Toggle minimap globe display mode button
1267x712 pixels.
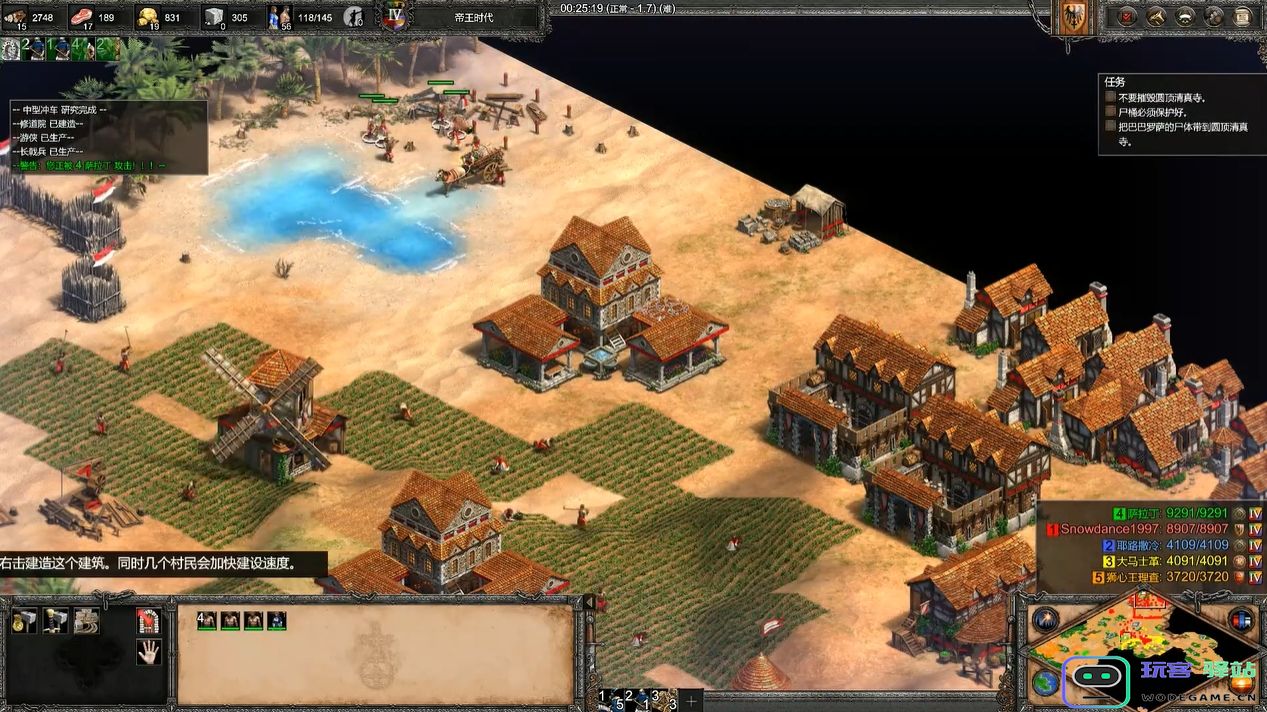[1046, 683]
